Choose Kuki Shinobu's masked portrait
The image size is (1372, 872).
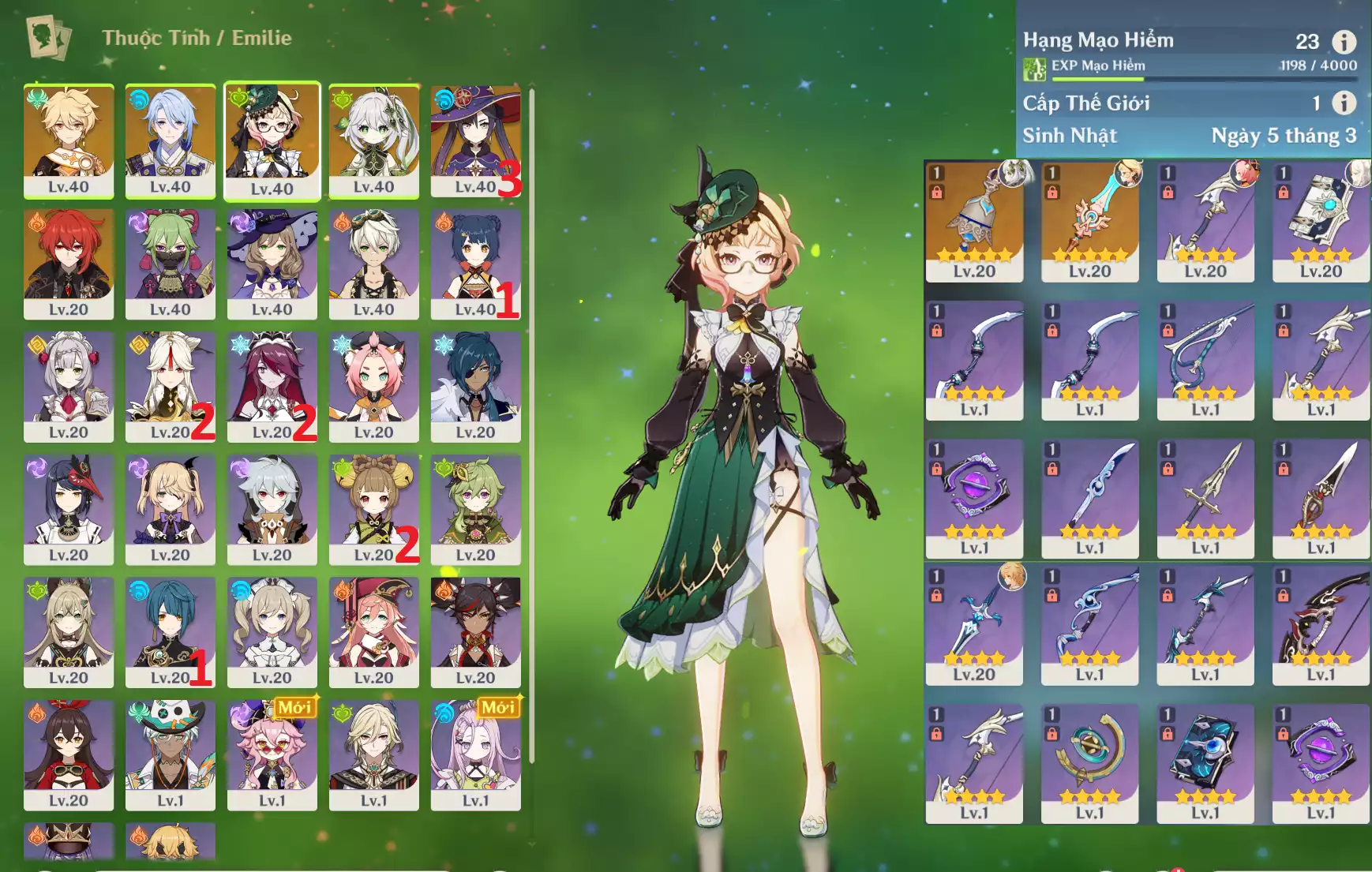170,263
